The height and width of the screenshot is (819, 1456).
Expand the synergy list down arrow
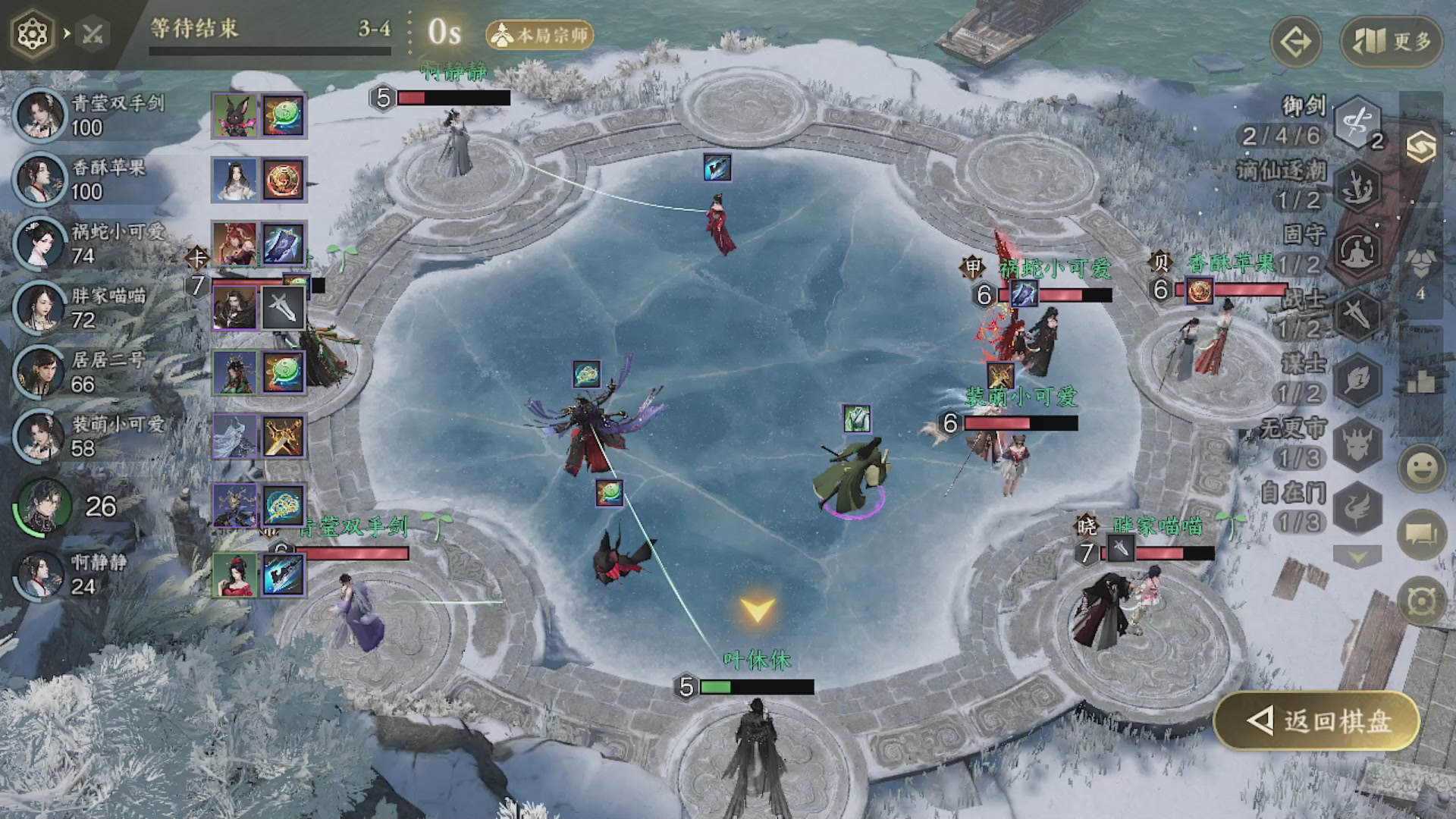[1357, 558]
